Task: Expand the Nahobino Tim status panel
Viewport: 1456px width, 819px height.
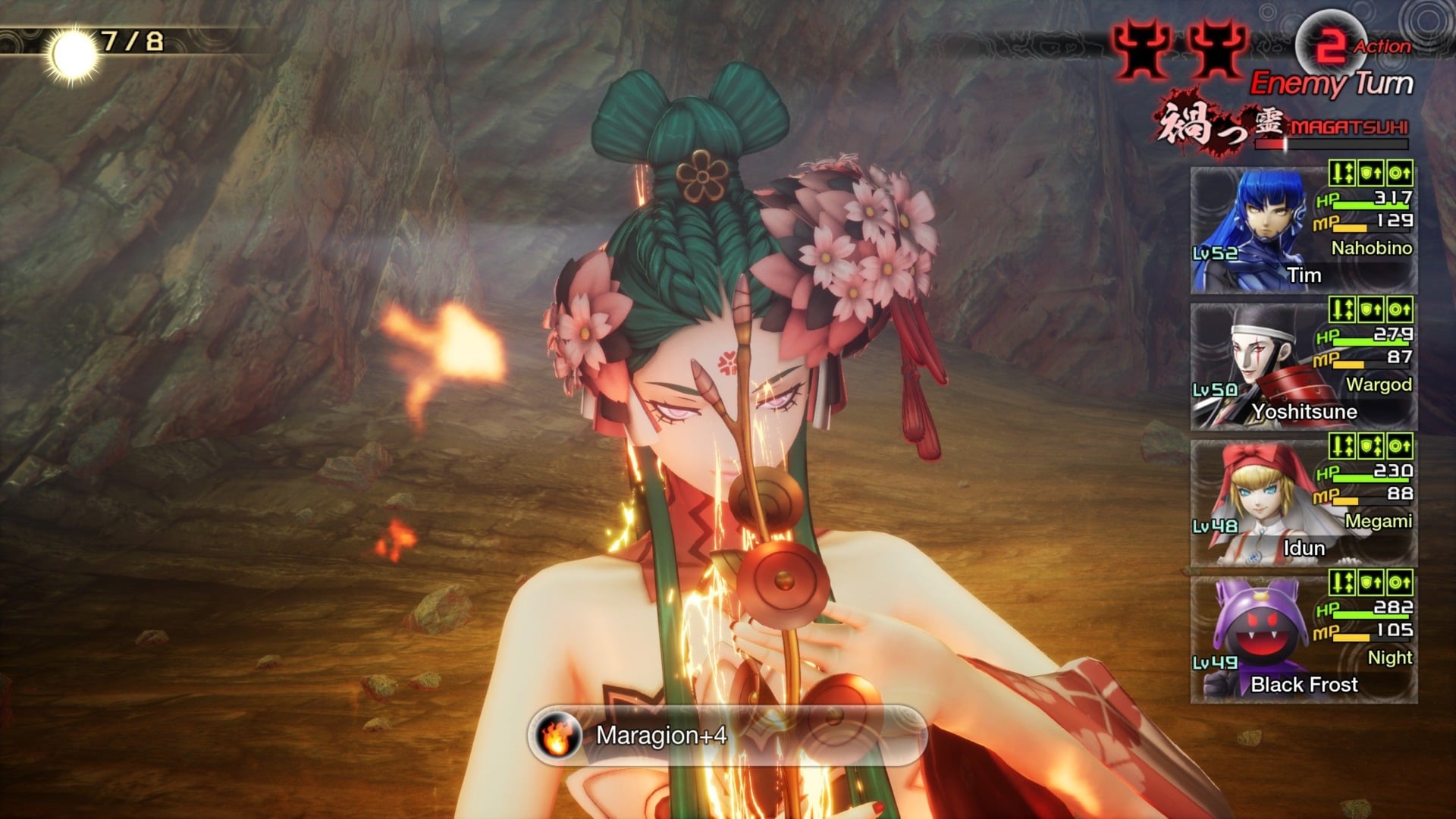Action: click(x=1303, y=227)
